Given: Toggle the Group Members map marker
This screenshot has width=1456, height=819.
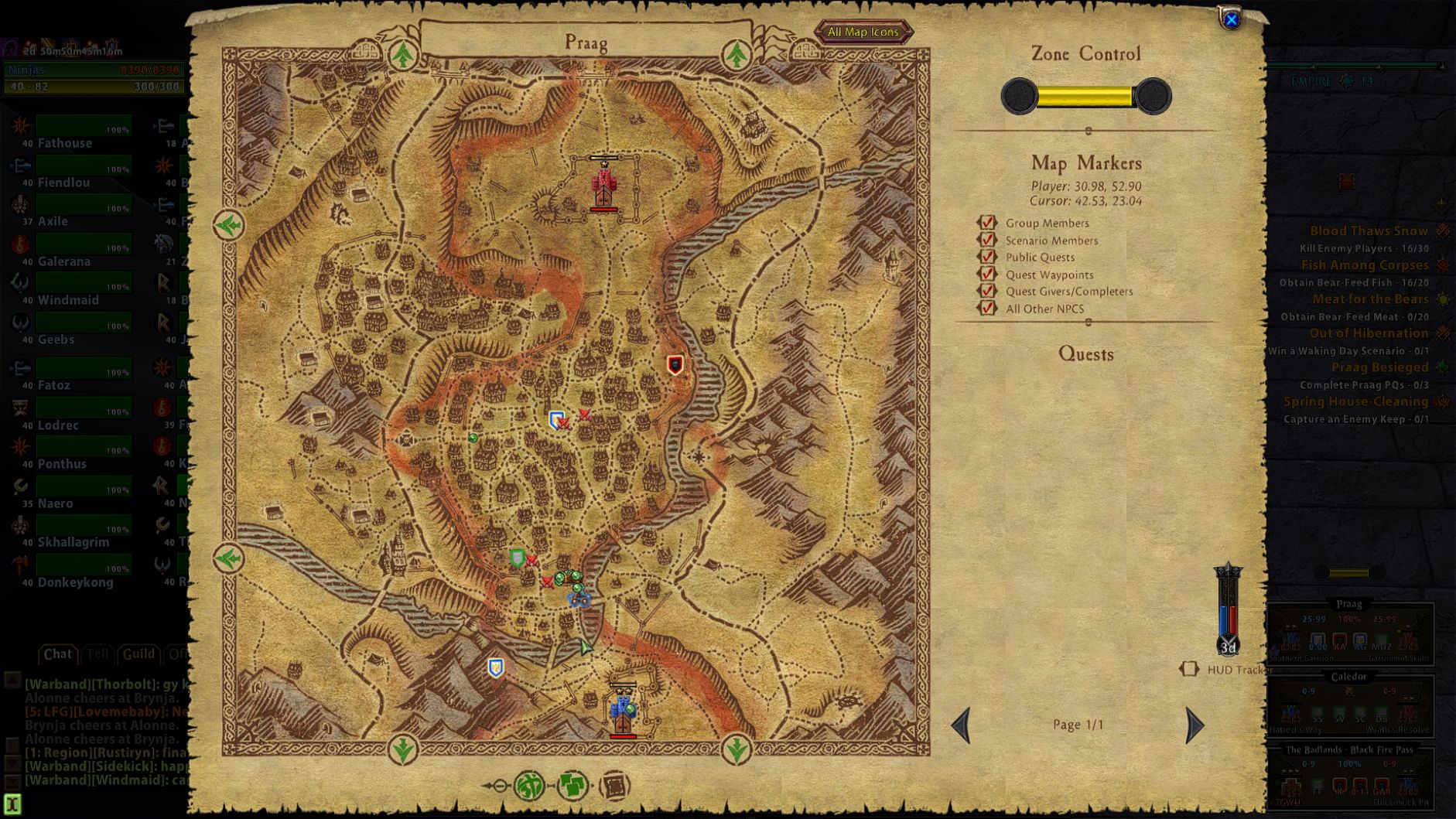Looking at the screenshot, I should click(987, 223).
